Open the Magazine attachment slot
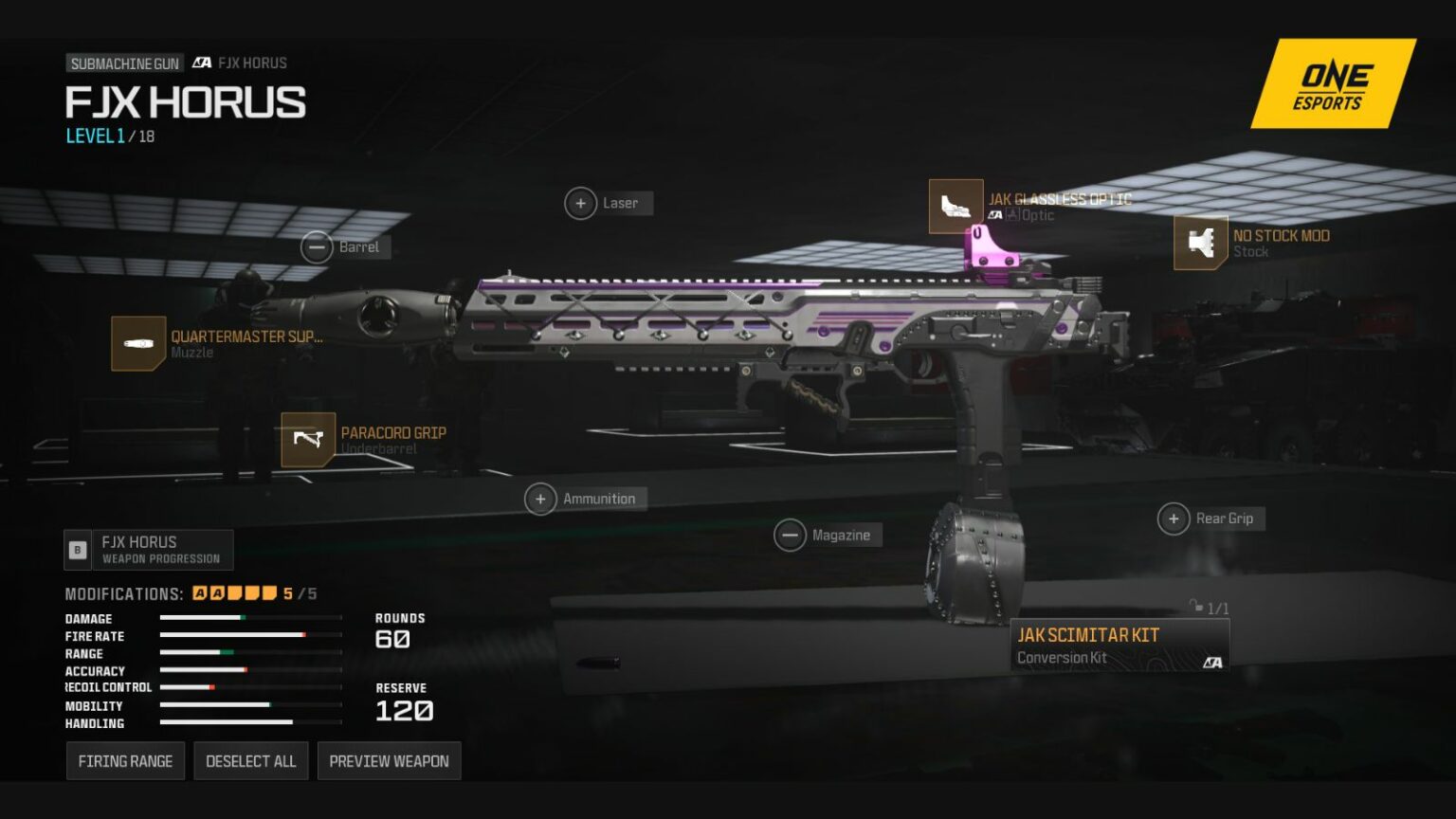 coord(790,536)
